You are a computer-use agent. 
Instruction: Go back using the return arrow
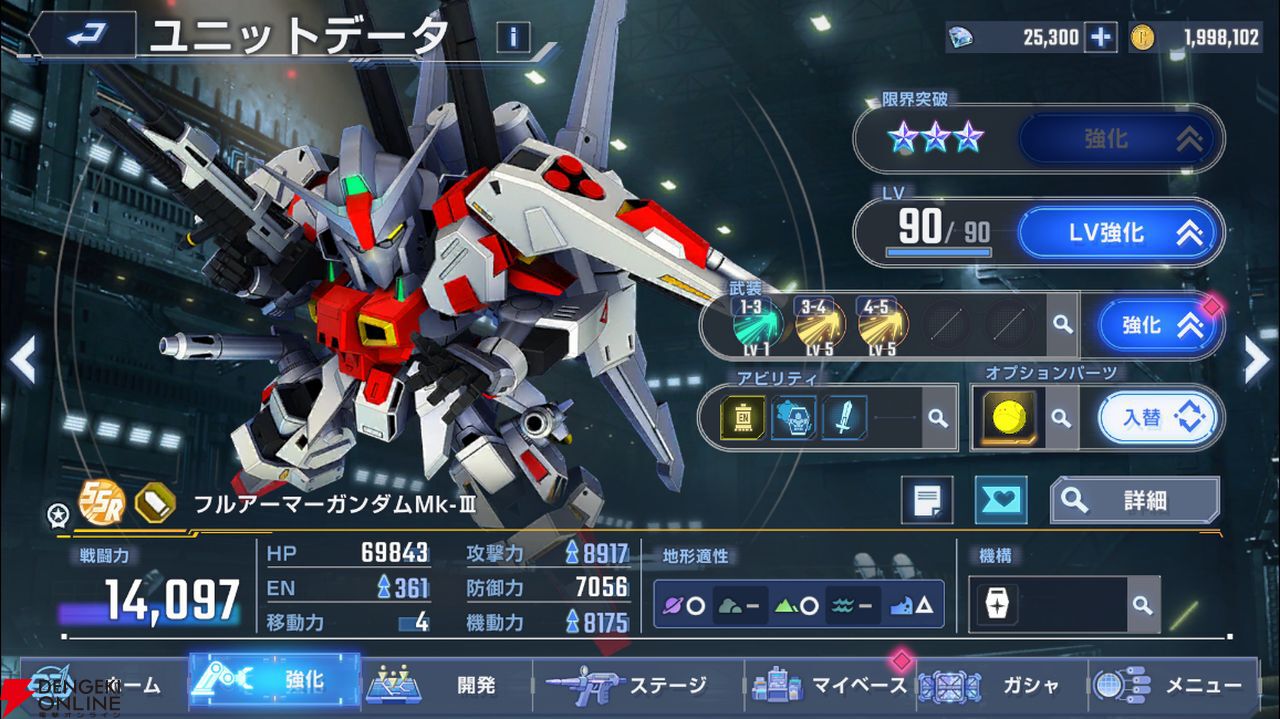pos(83,36)
